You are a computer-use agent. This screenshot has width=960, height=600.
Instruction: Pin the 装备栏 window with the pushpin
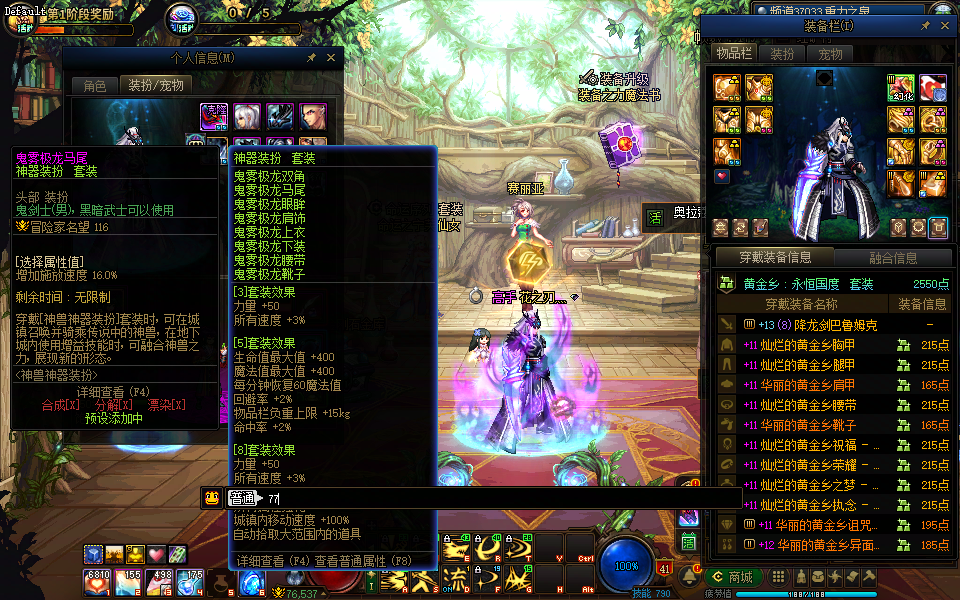pos(926,25)
